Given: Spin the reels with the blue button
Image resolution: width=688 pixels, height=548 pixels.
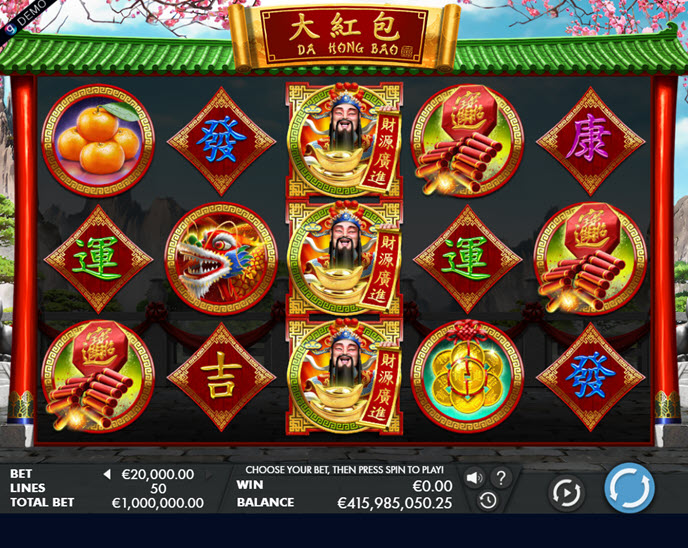Looking at the screenshot, I should [x=629, y=489].
